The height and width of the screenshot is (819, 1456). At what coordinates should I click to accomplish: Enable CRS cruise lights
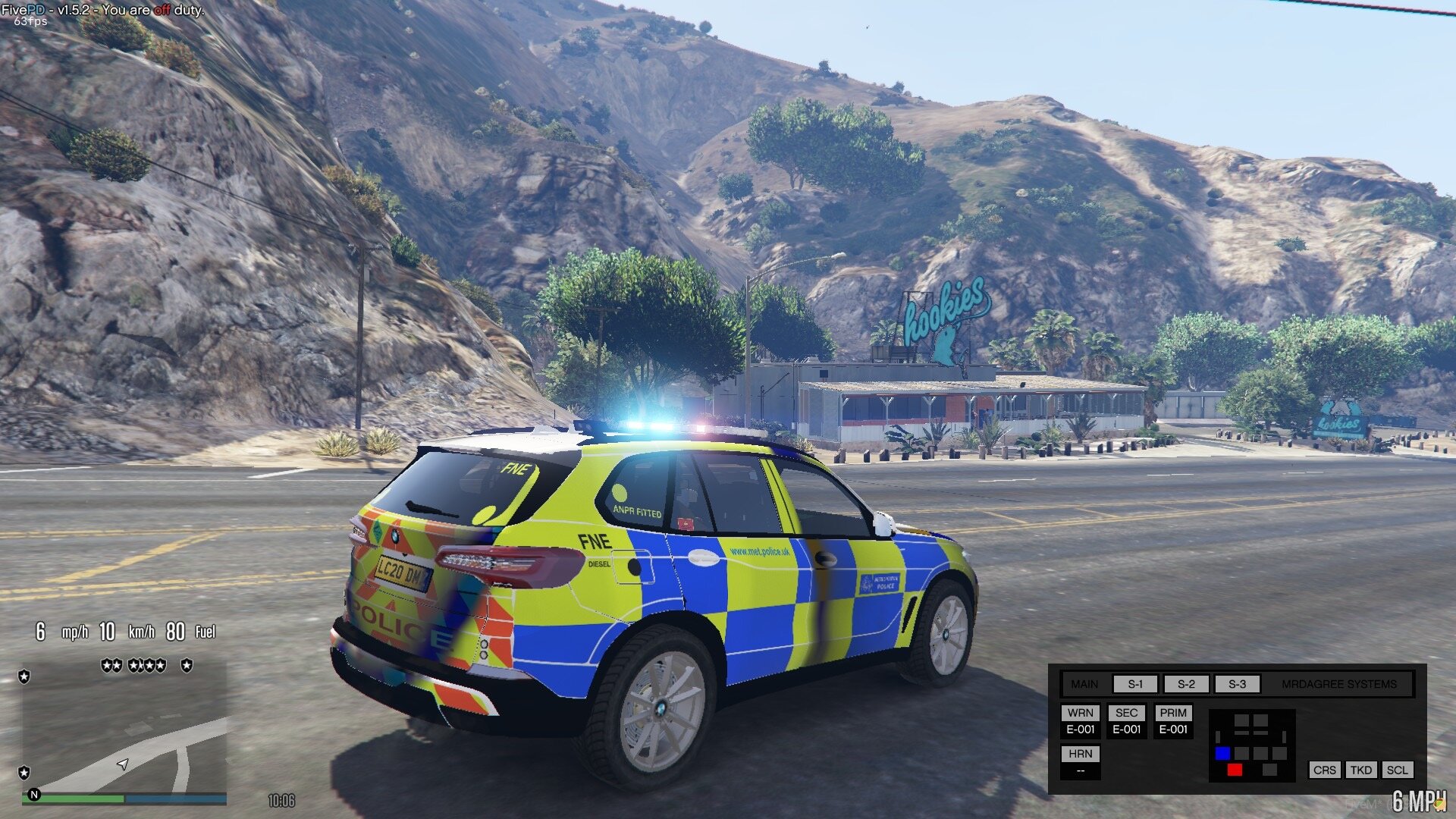point(1325,770)
